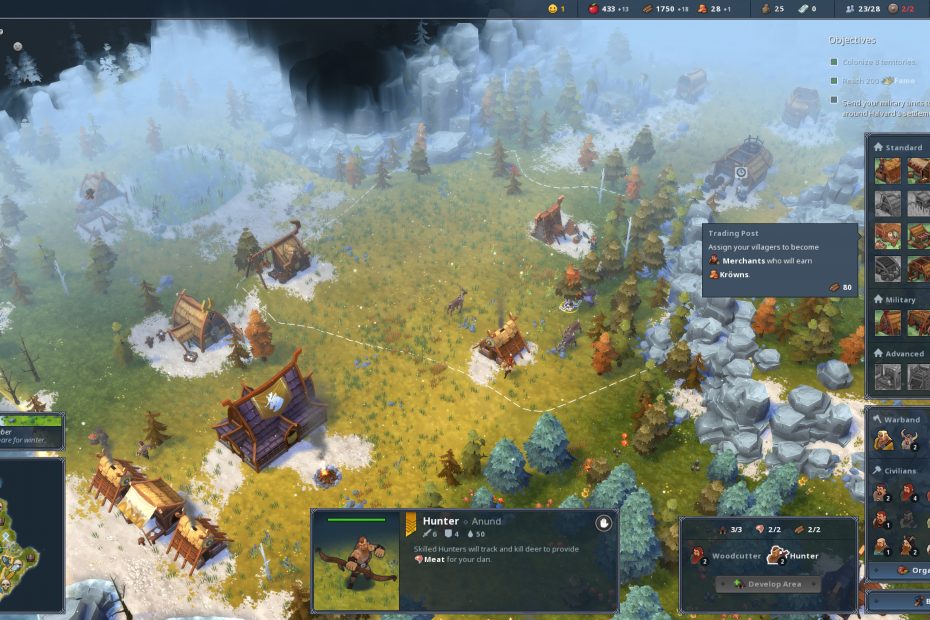Click the Hunter portrait thumbnail
Screen dimensions: 930x620
(355, 561)
